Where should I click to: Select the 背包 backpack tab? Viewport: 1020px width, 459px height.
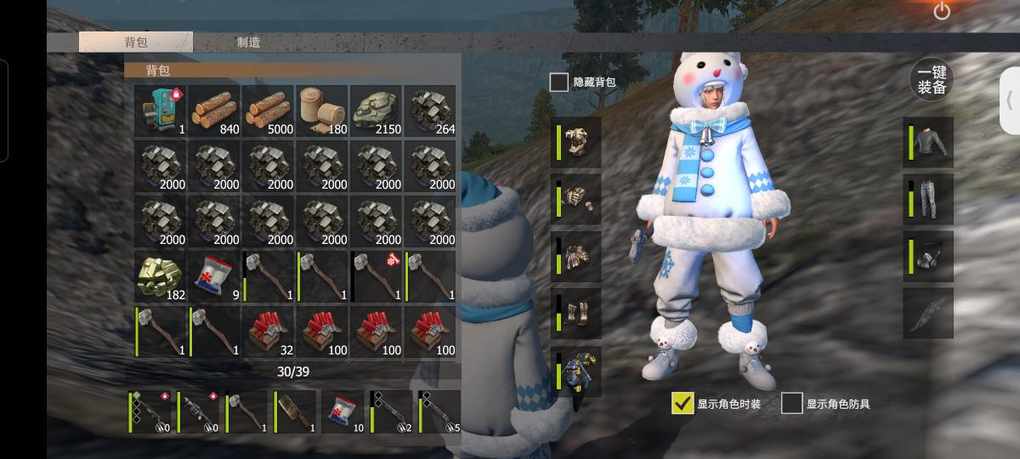pos(136,42)
